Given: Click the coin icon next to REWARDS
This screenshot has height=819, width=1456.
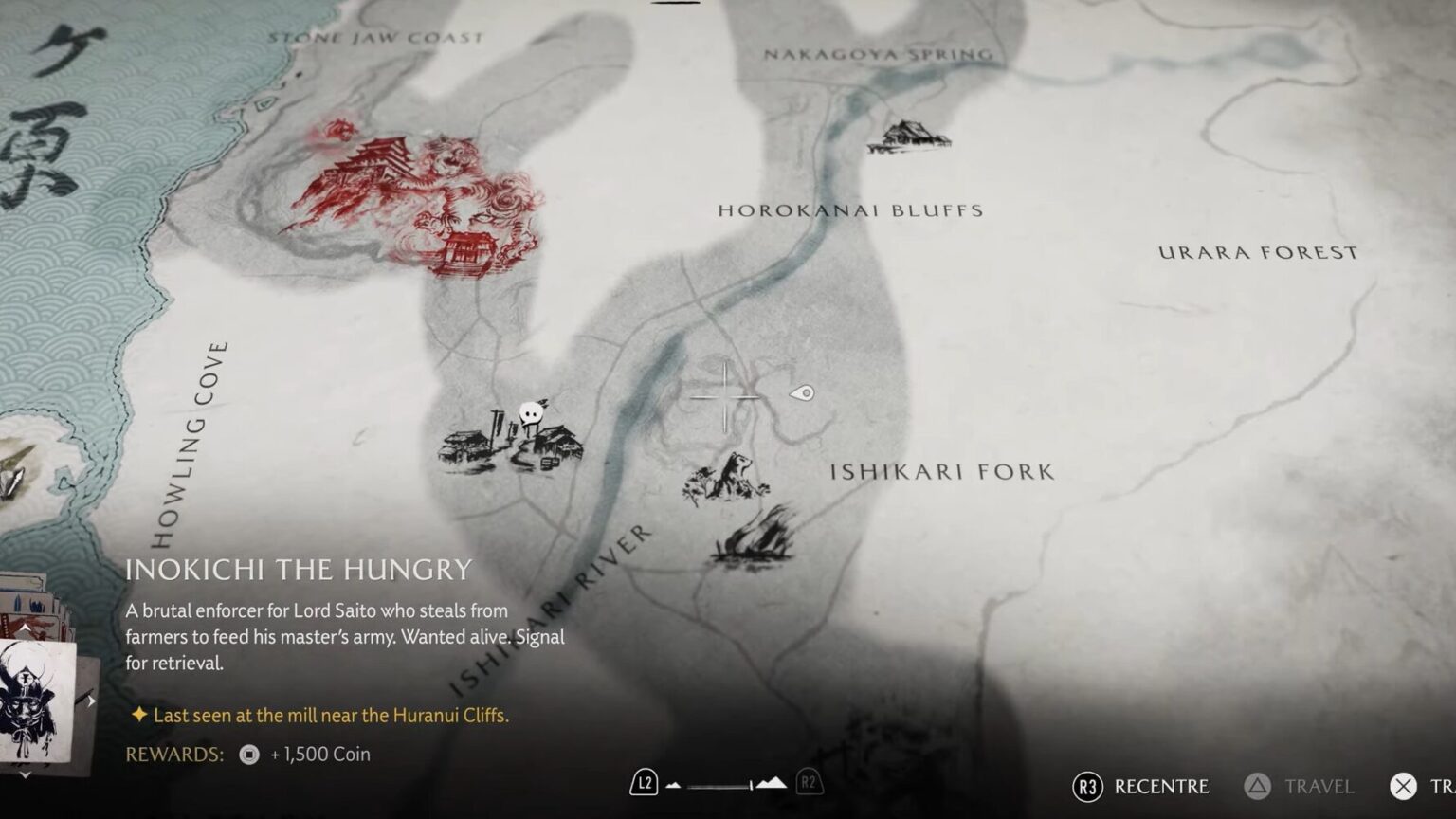Looking at the screenshot, I should tap(247, 754).
